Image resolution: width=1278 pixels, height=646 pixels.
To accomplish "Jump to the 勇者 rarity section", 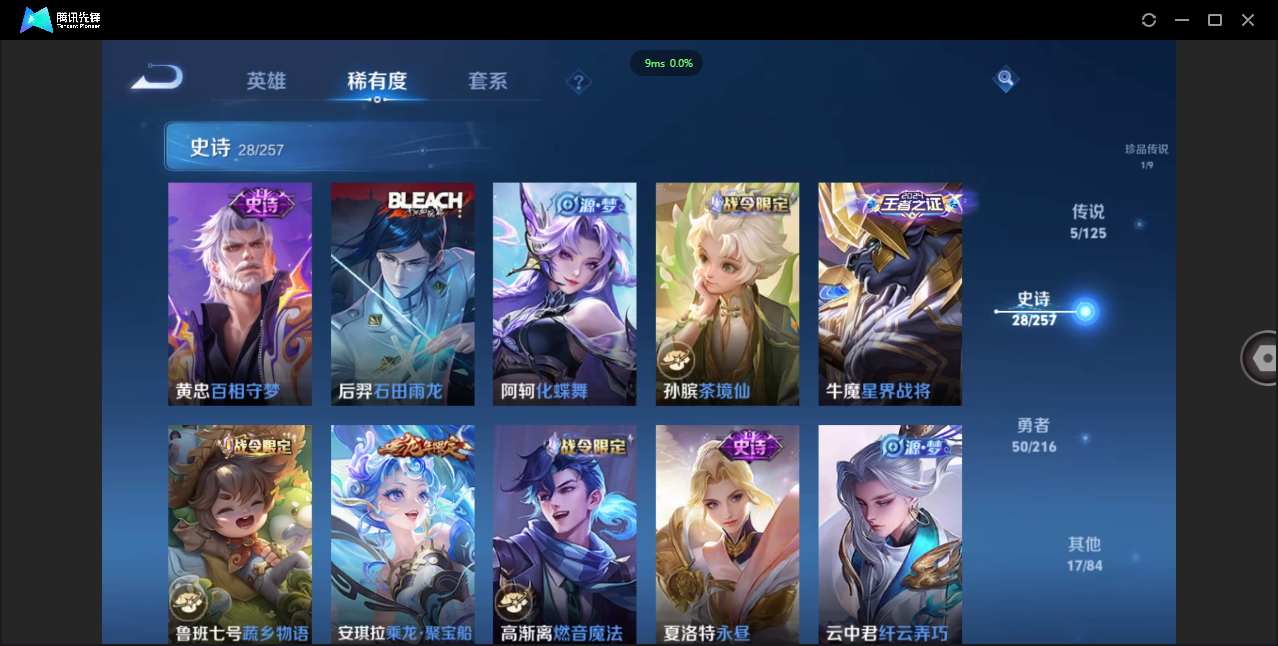I will coord(1034,435).
